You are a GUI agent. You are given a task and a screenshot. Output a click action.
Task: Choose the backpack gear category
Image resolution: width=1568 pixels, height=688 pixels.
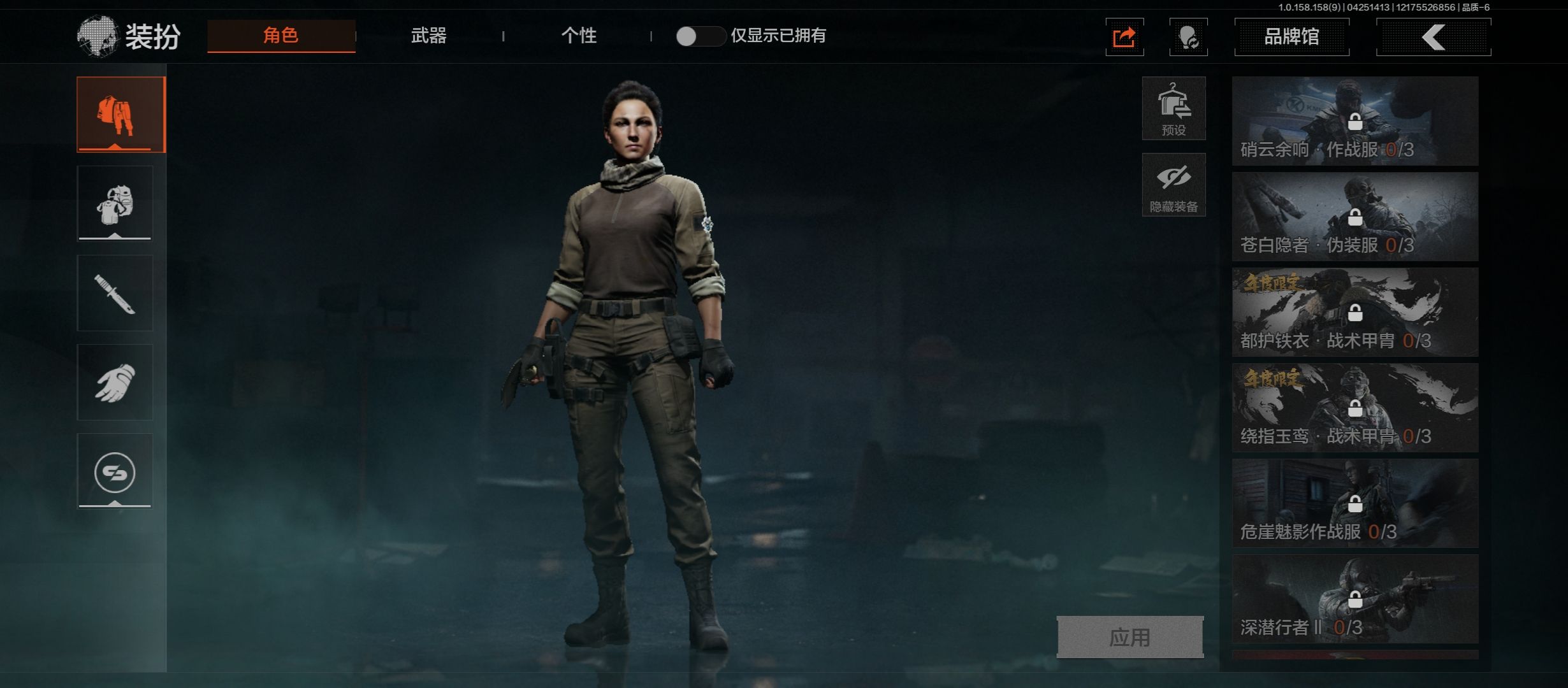point(115,204)
